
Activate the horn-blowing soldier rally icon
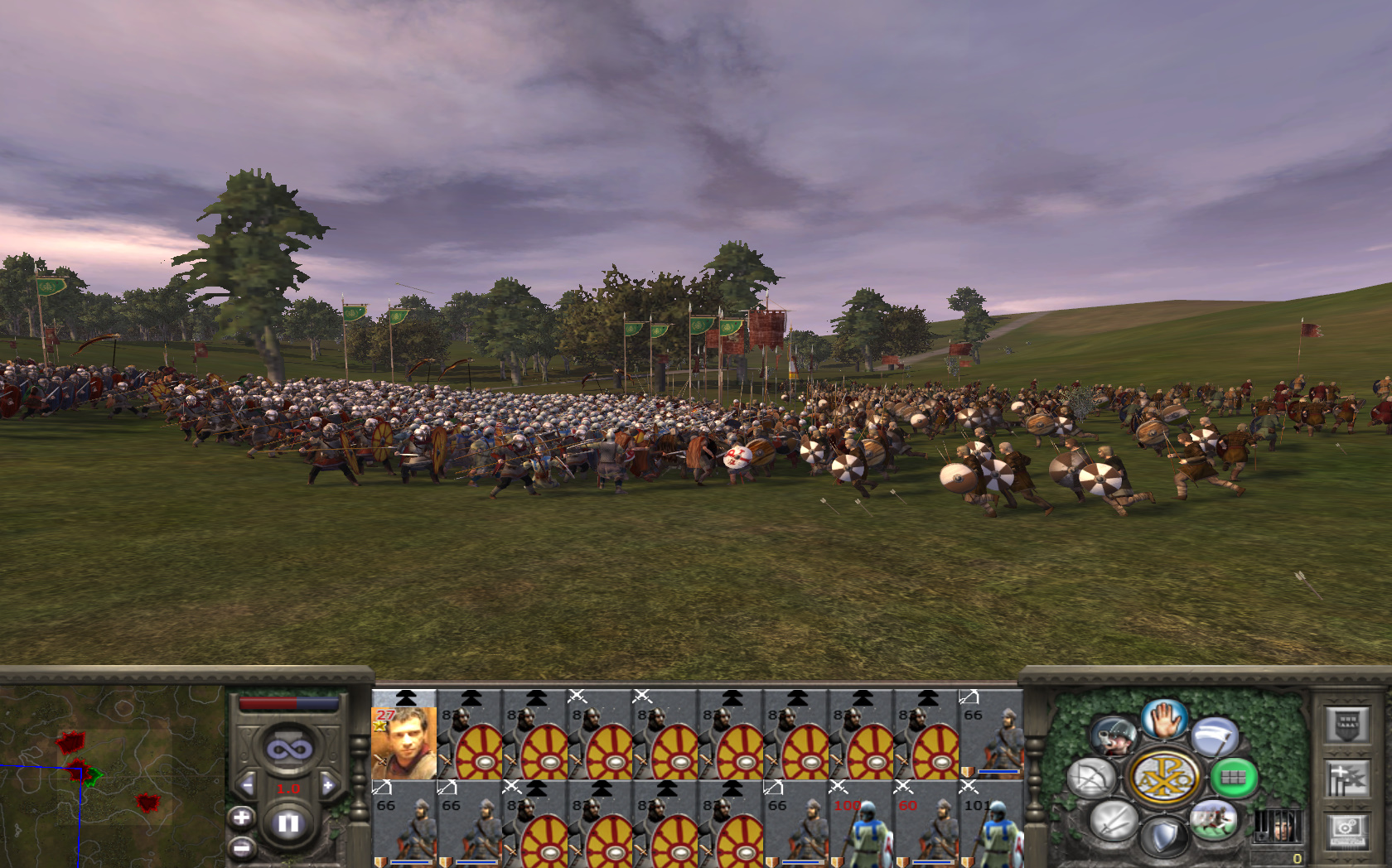(1114, 736)
